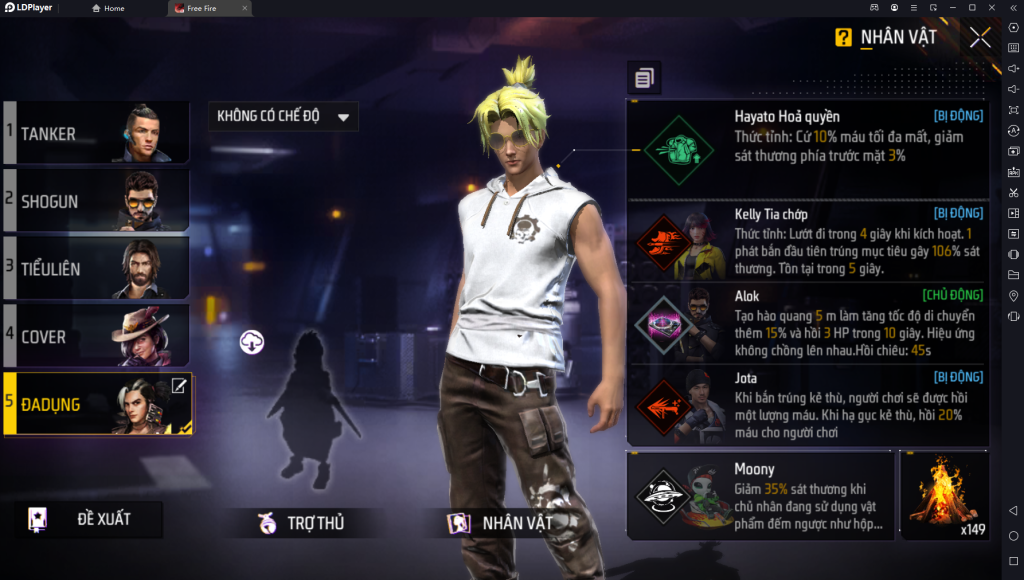Open the Moony pet panel
The width and height of the screenshot is (1024, 580).
[x=760, y=495]
